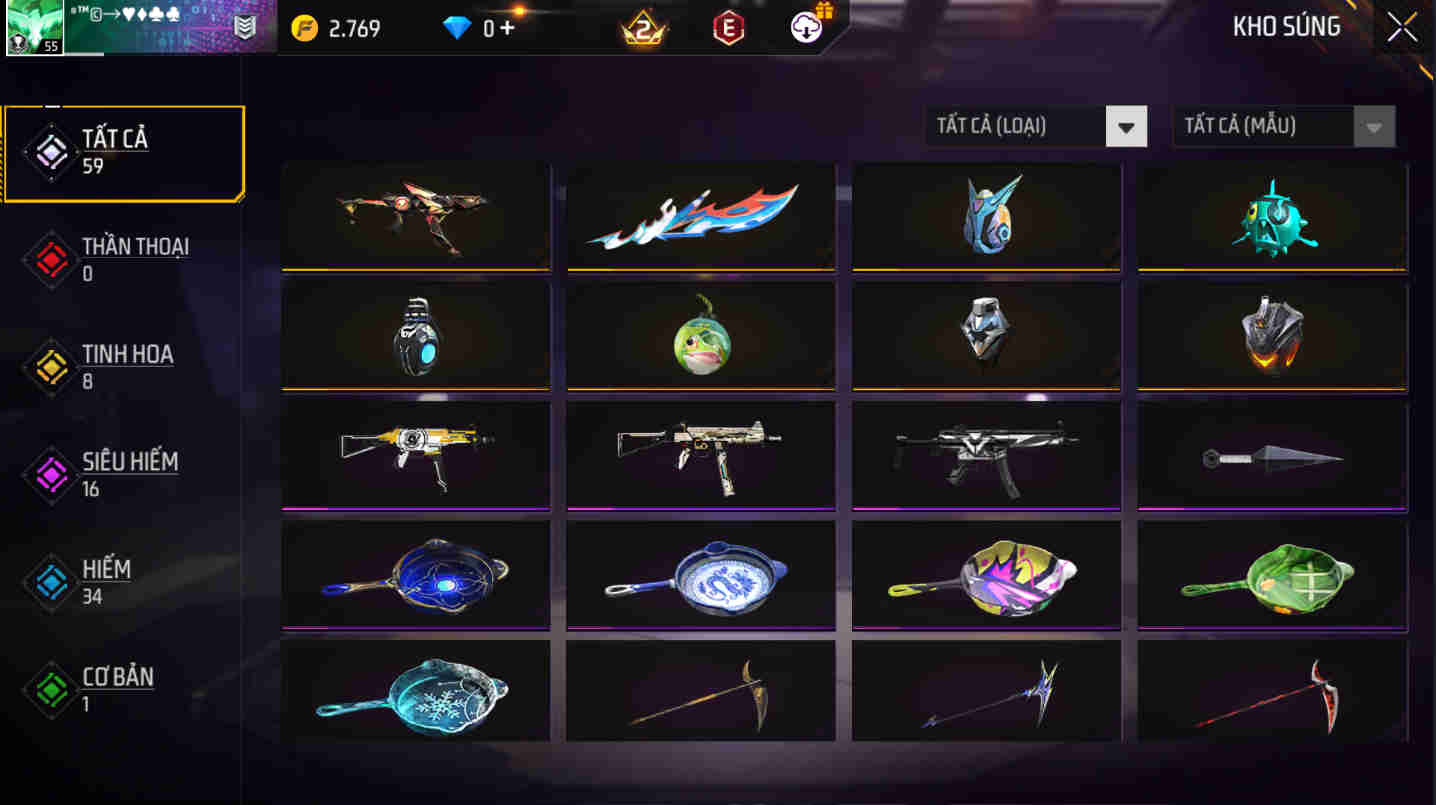
Task: Click the SIÊU HIẾM purple diamond icon
Action: pos(50,473)
